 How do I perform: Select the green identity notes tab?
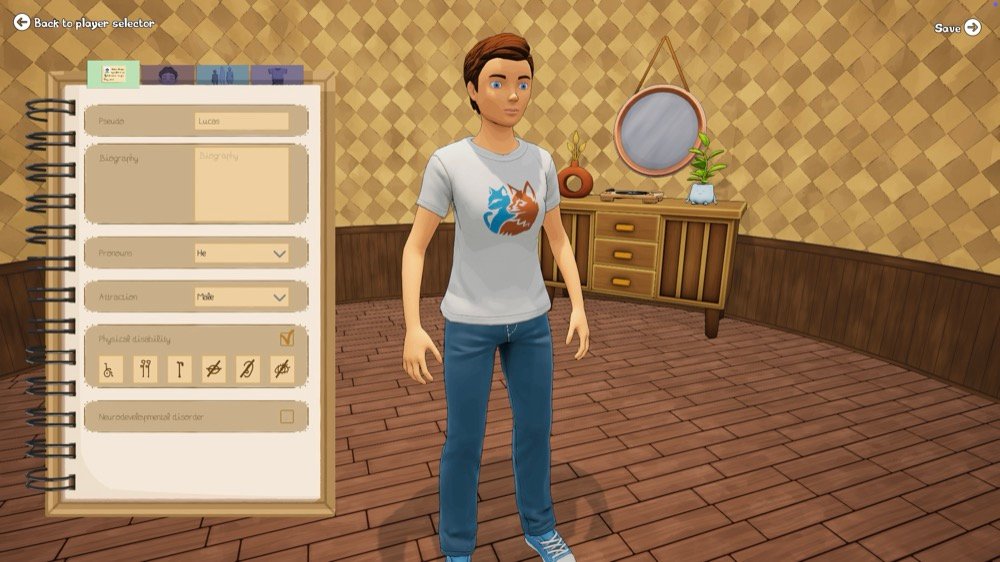113,75
